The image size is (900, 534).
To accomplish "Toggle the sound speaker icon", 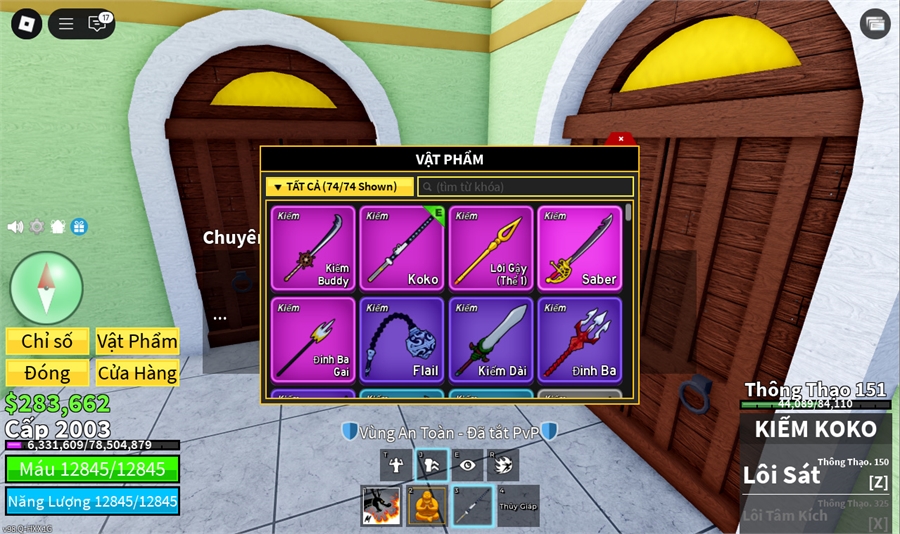I will click(x=15, y=227).
